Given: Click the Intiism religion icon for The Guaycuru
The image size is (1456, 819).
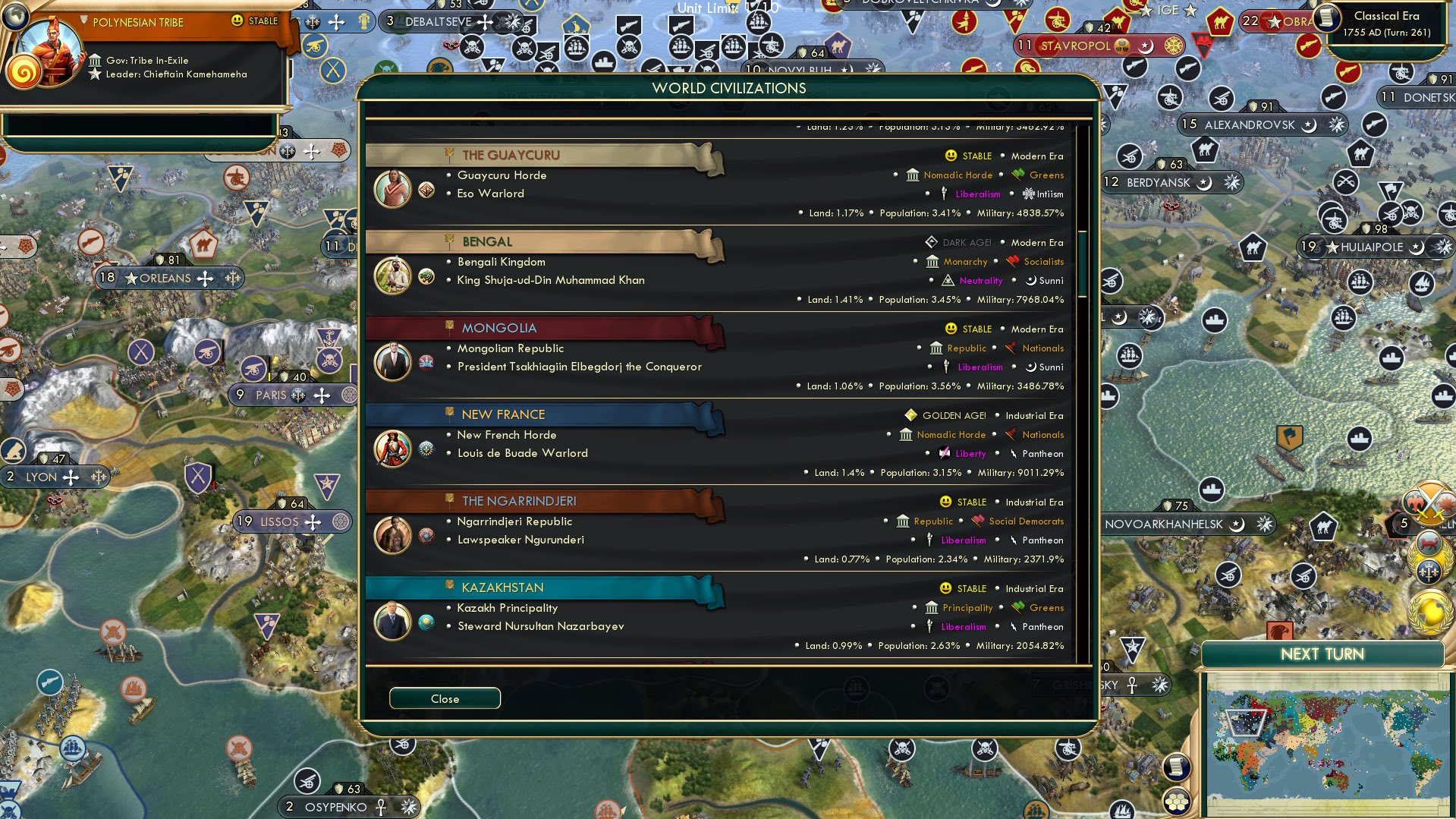Looking at the screenshot, I should (x=1027, y=194).
